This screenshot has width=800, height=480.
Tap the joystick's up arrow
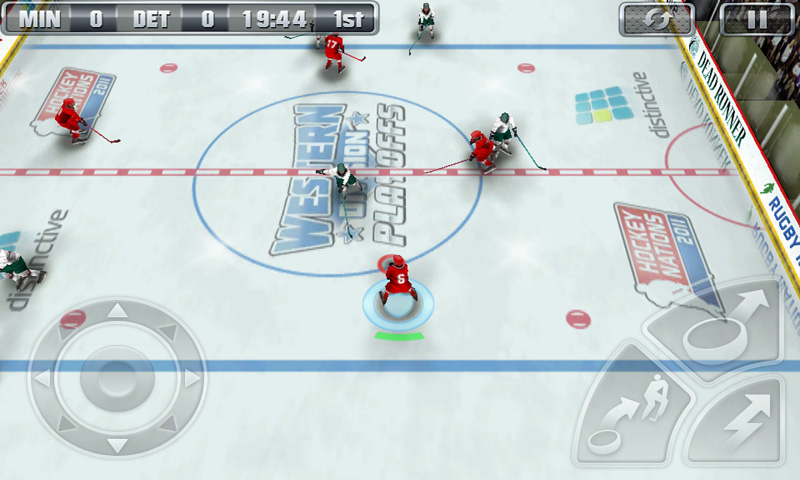click(x=117, y=311)
